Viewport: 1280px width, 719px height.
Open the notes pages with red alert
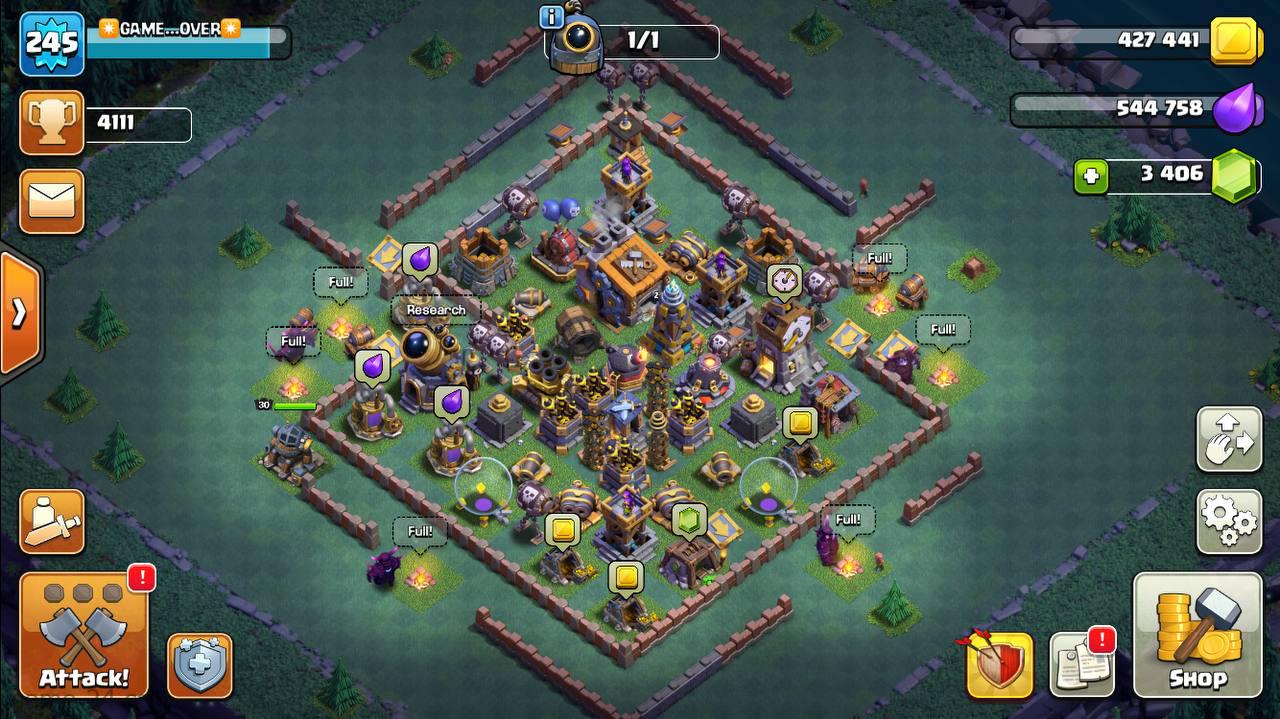[x=1082, y=664]
